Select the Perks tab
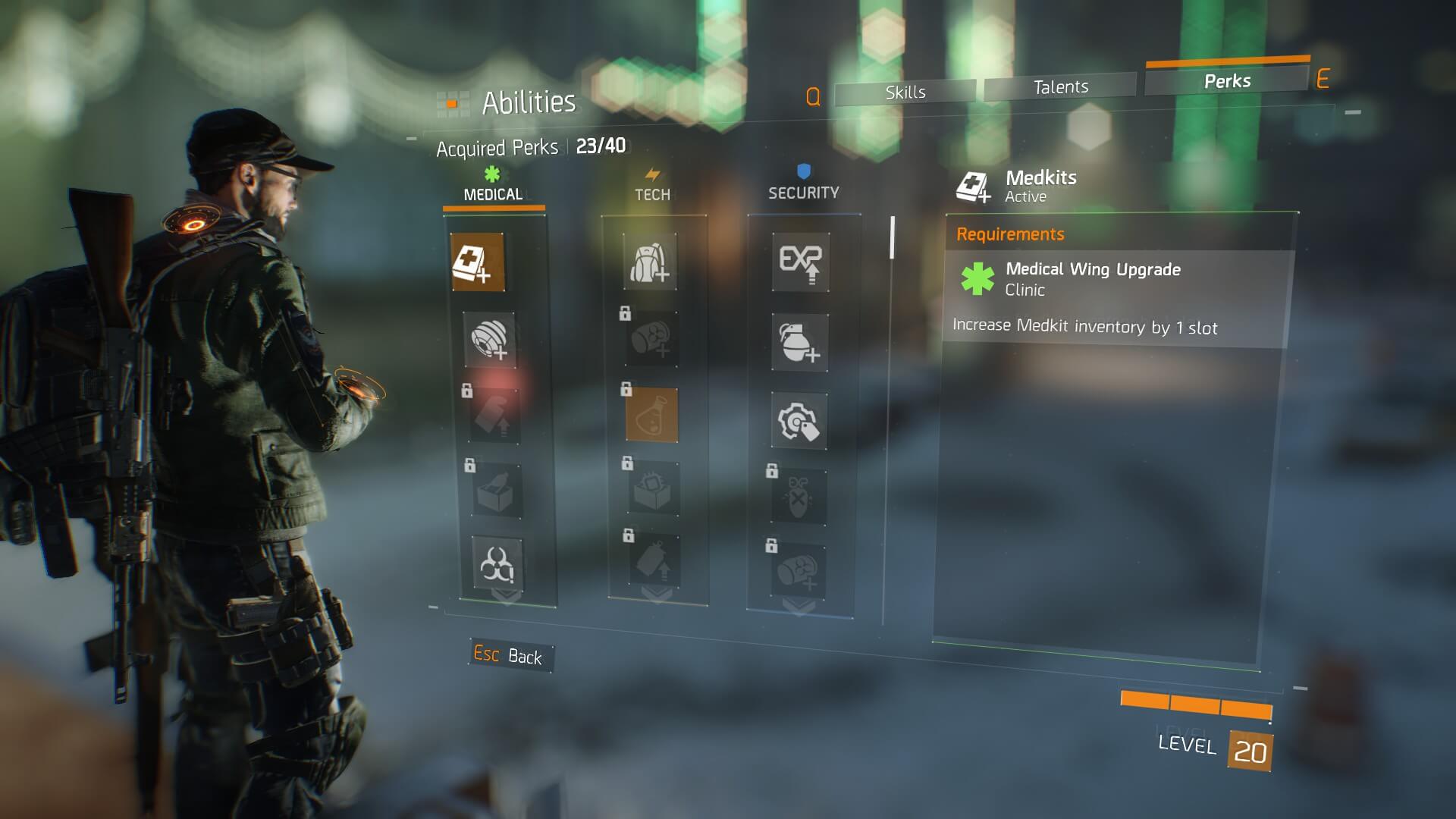Image resolution: width=1456 pixels, height=819 pixels. [x=1227, y=81]
